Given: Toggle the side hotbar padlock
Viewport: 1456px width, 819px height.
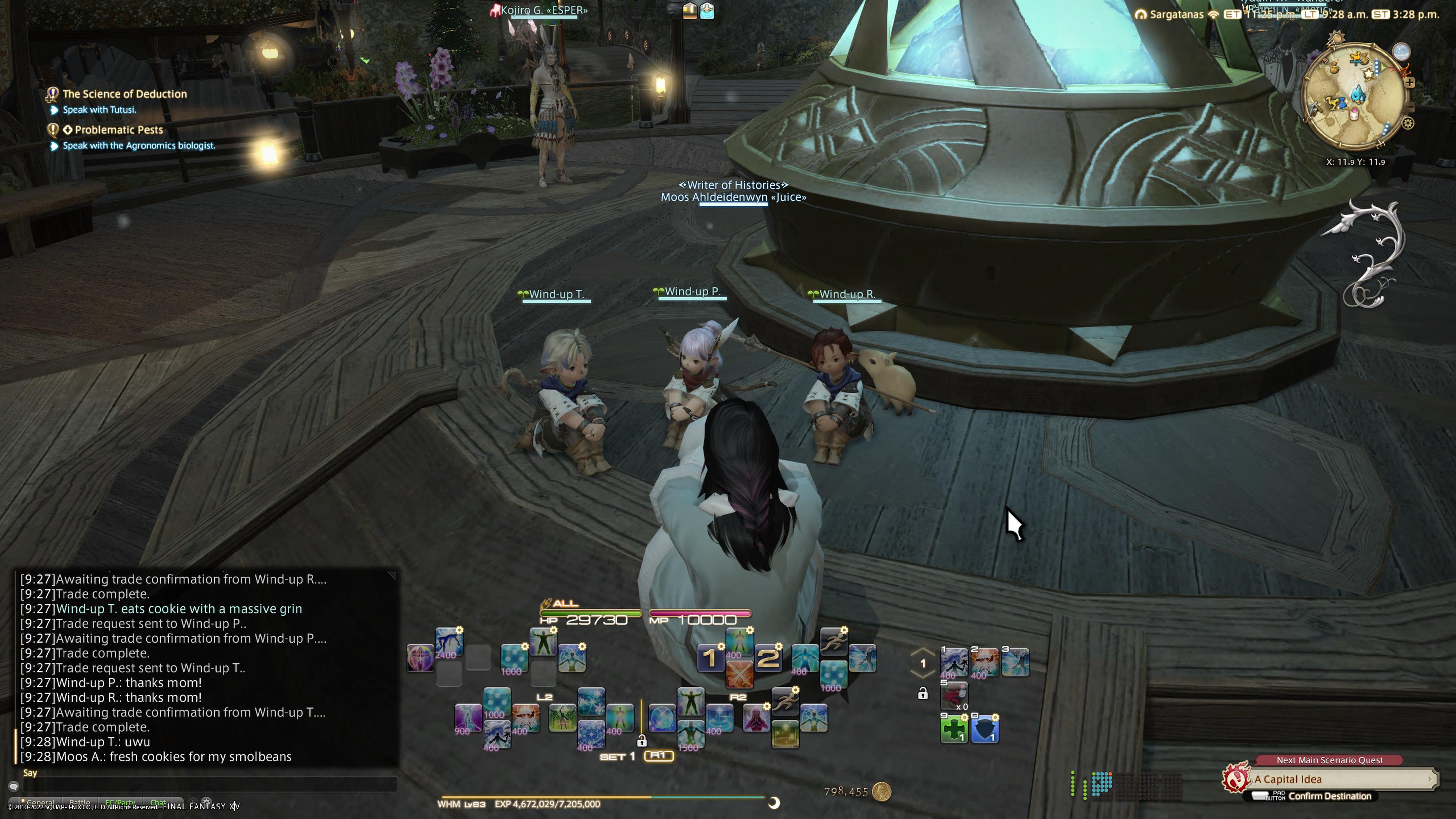Looking at the screenshot, I should [x=923, y=693].
